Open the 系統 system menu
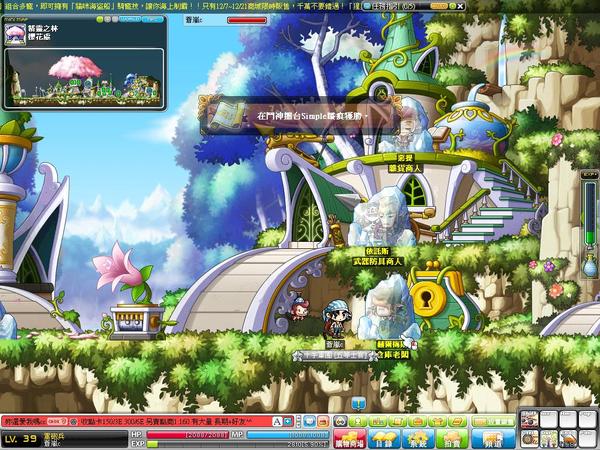600x450 pixels. coord(417,438)
